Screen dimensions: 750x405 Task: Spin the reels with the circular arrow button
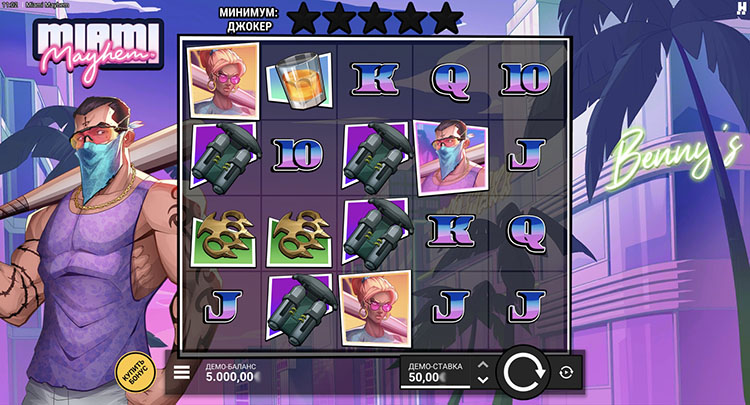click(521, 373)
